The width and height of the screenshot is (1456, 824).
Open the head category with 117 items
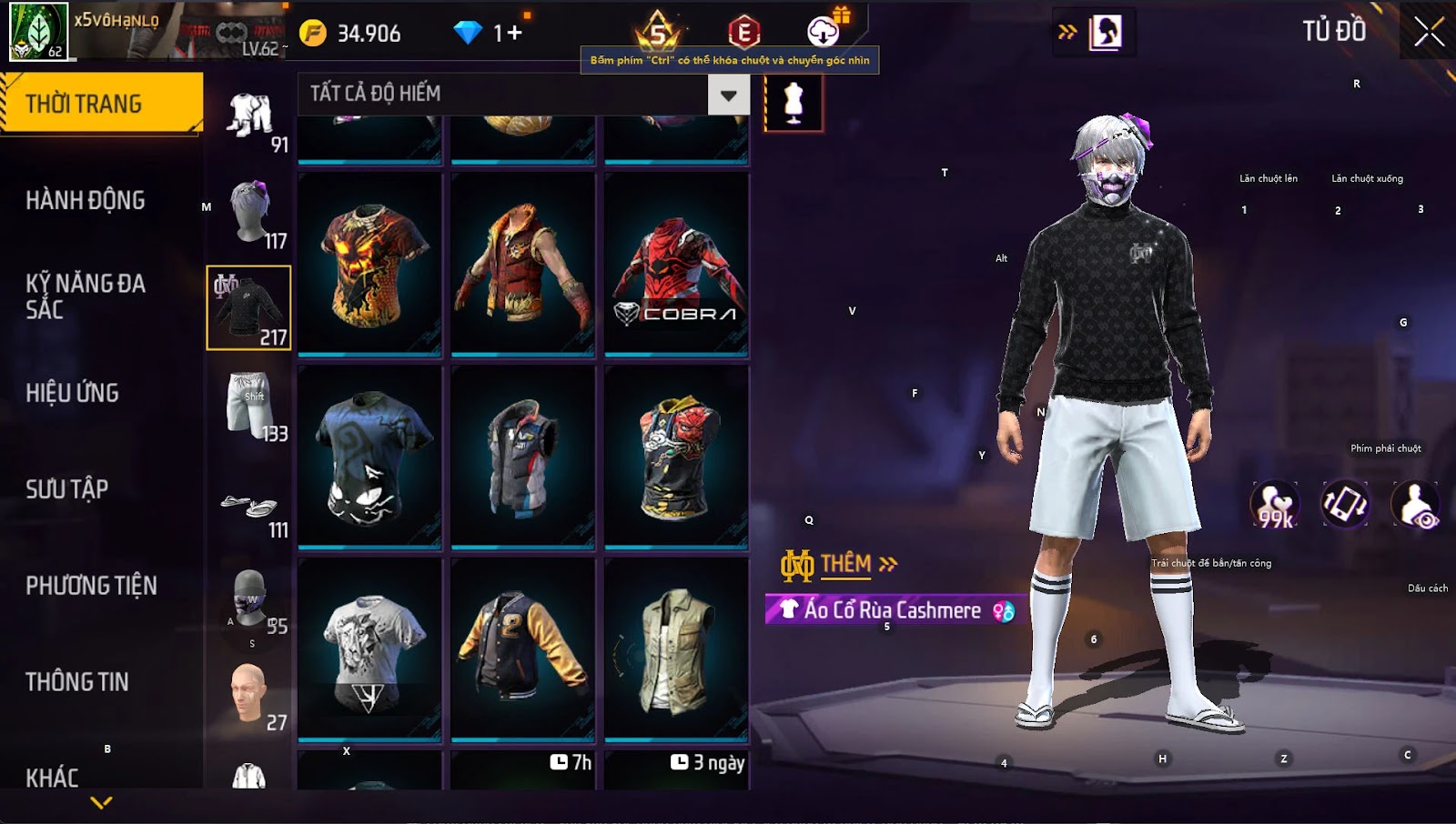pyautogui.click(x=249, y=212)
